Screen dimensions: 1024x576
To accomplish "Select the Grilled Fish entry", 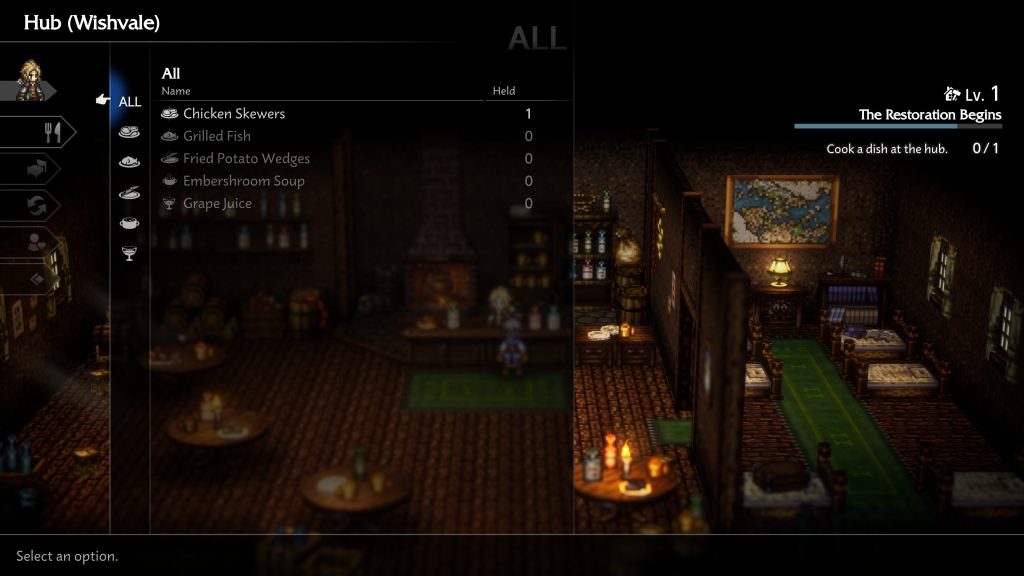I will (x=217, y=136).
